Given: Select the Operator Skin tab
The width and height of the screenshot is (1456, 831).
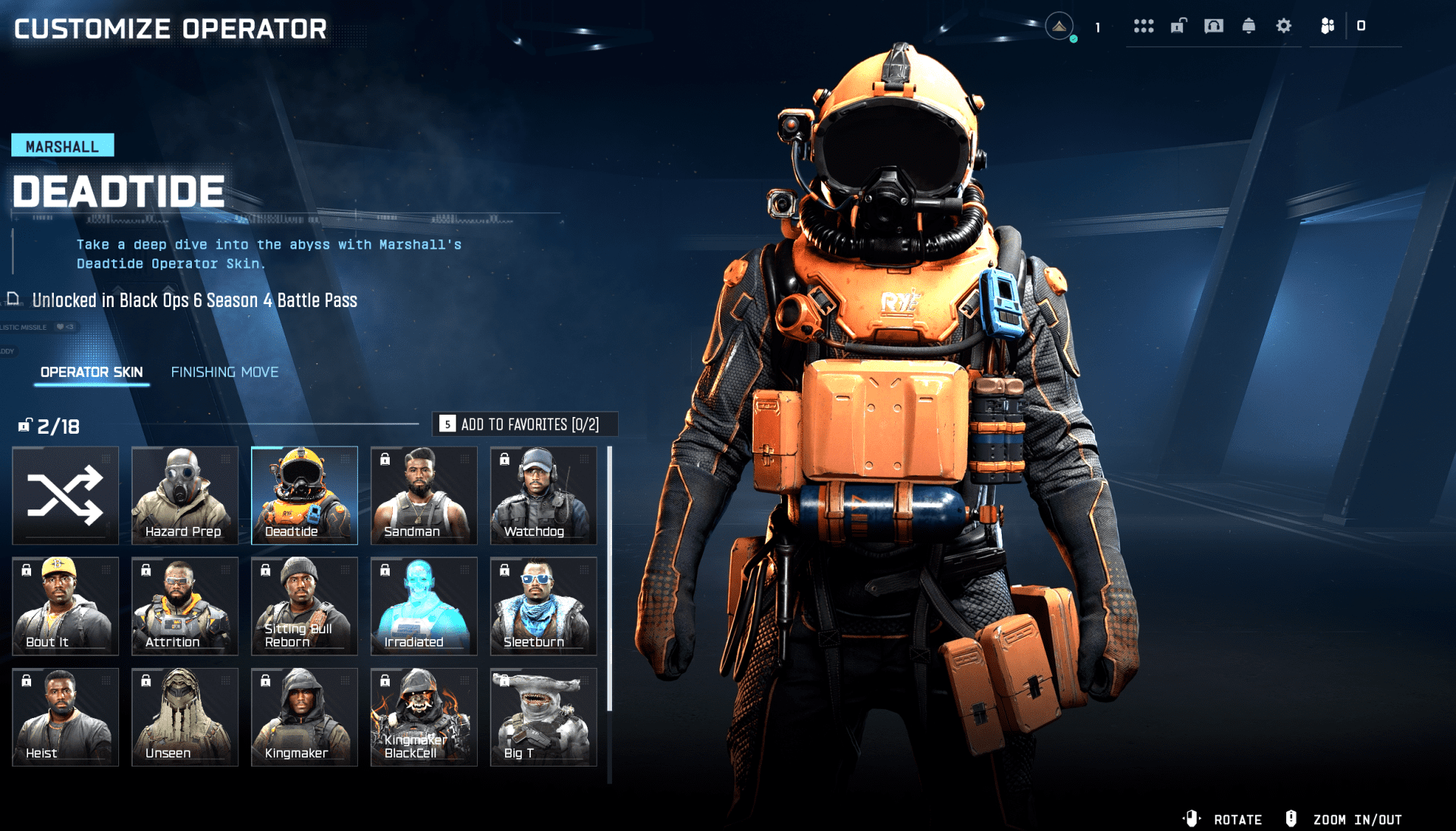Looking at the screenshot, I should click(x=92, y=372).
